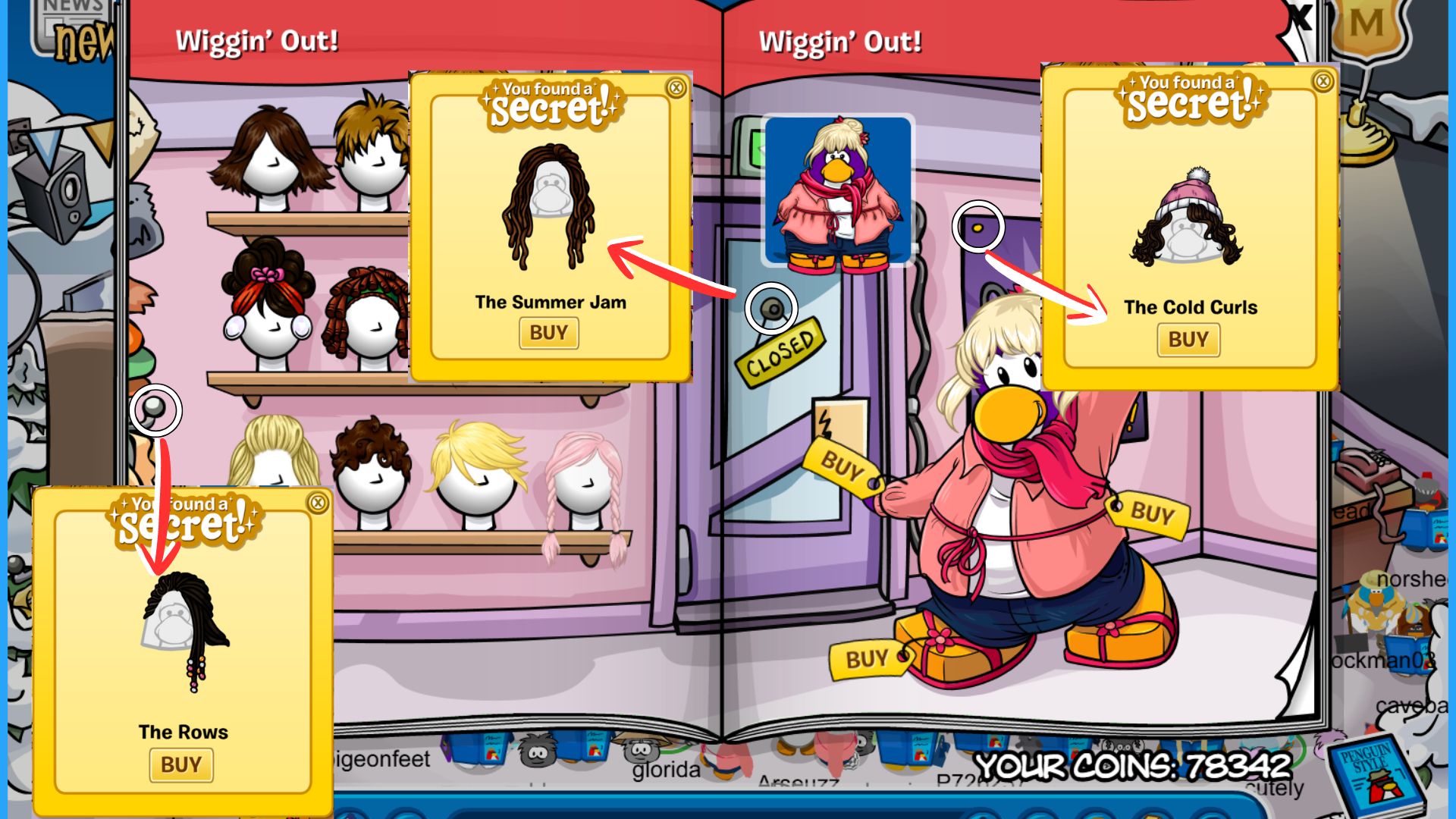The height and width of the screenshot is (819, 1456).
Task: Close The Rows secret popup
Action: click(318, 502)
